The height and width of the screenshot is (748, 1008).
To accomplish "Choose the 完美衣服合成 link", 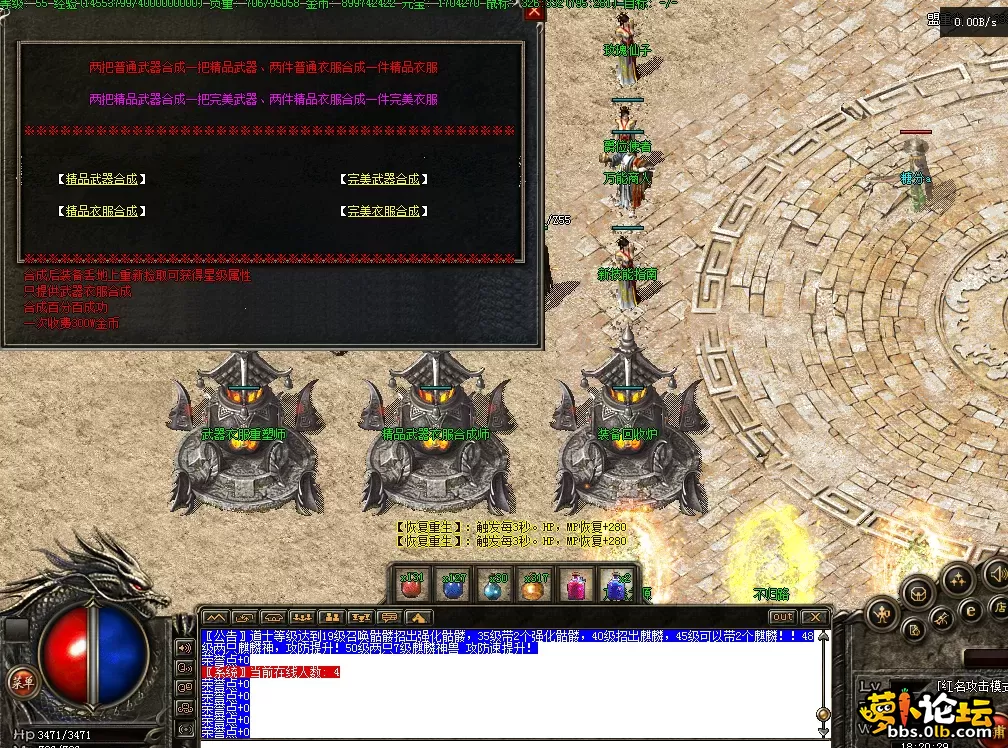I will [x=384, y=211].
